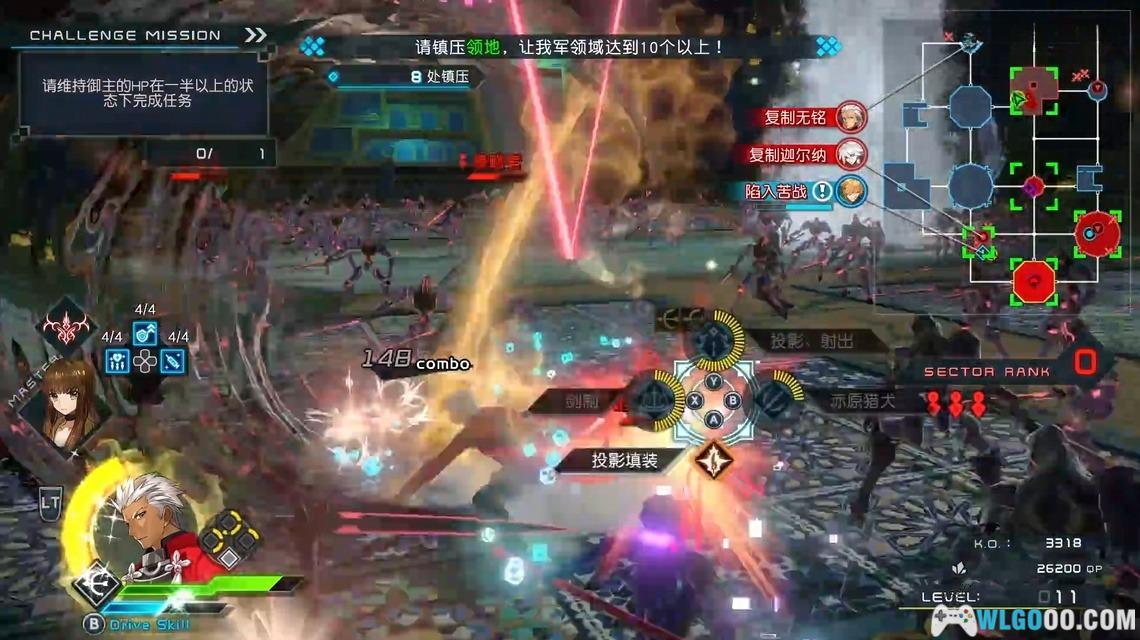
Task: Click the territory suppression objective banner
Action: (570, 46)
